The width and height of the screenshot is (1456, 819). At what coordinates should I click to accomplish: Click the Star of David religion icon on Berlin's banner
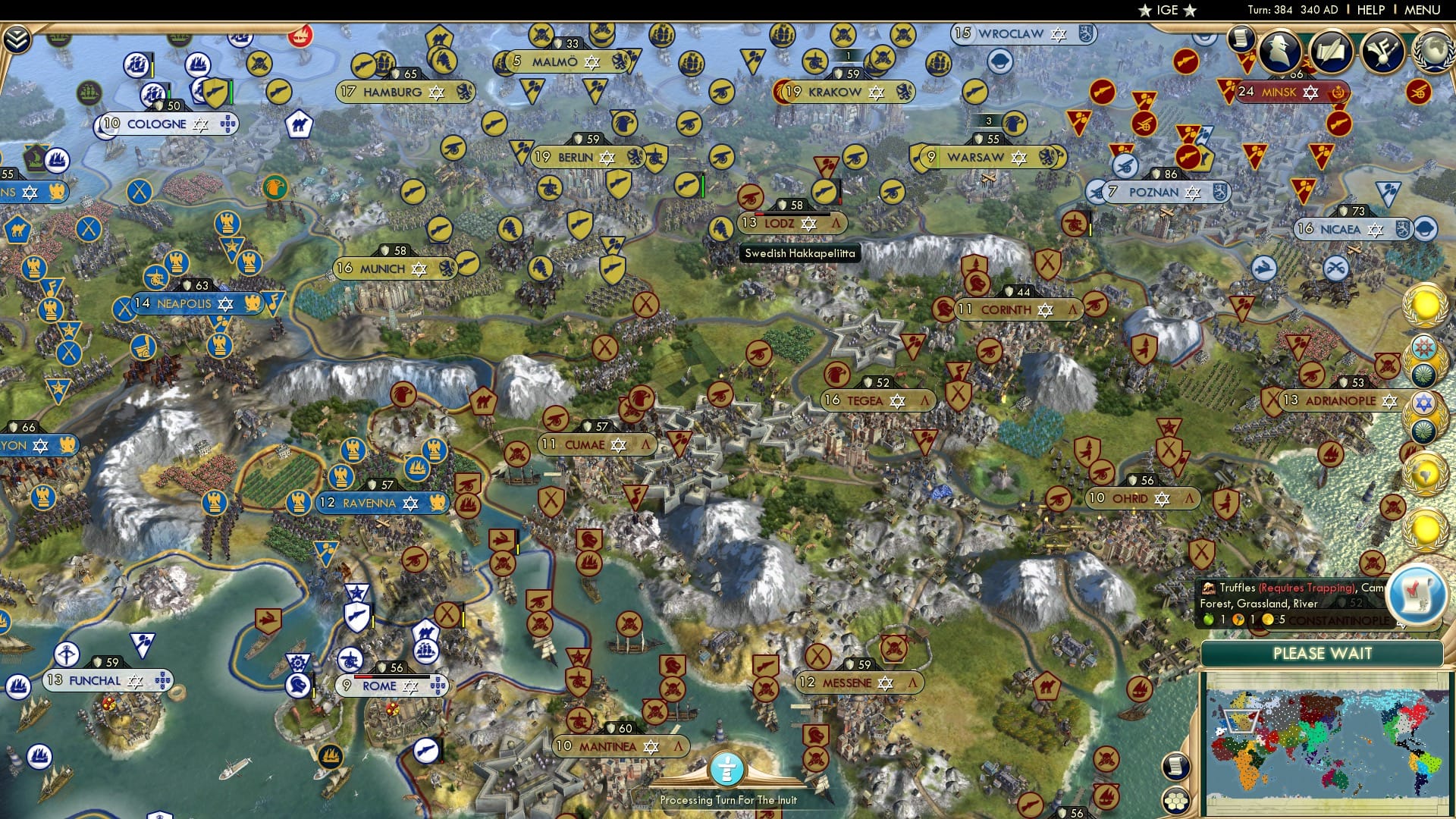point(607,158)
